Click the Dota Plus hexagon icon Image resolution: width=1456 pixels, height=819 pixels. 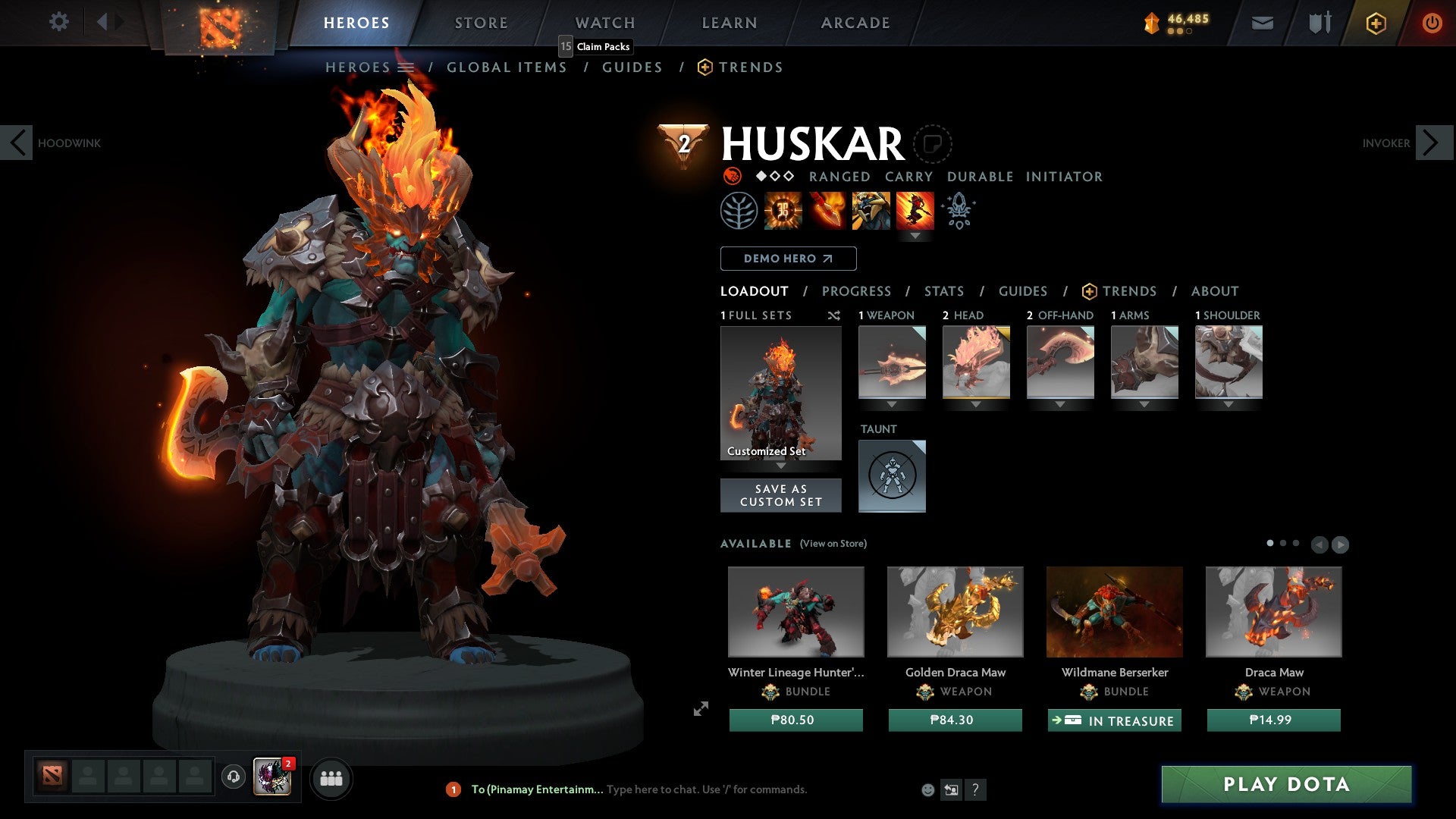pos(1375,23)
